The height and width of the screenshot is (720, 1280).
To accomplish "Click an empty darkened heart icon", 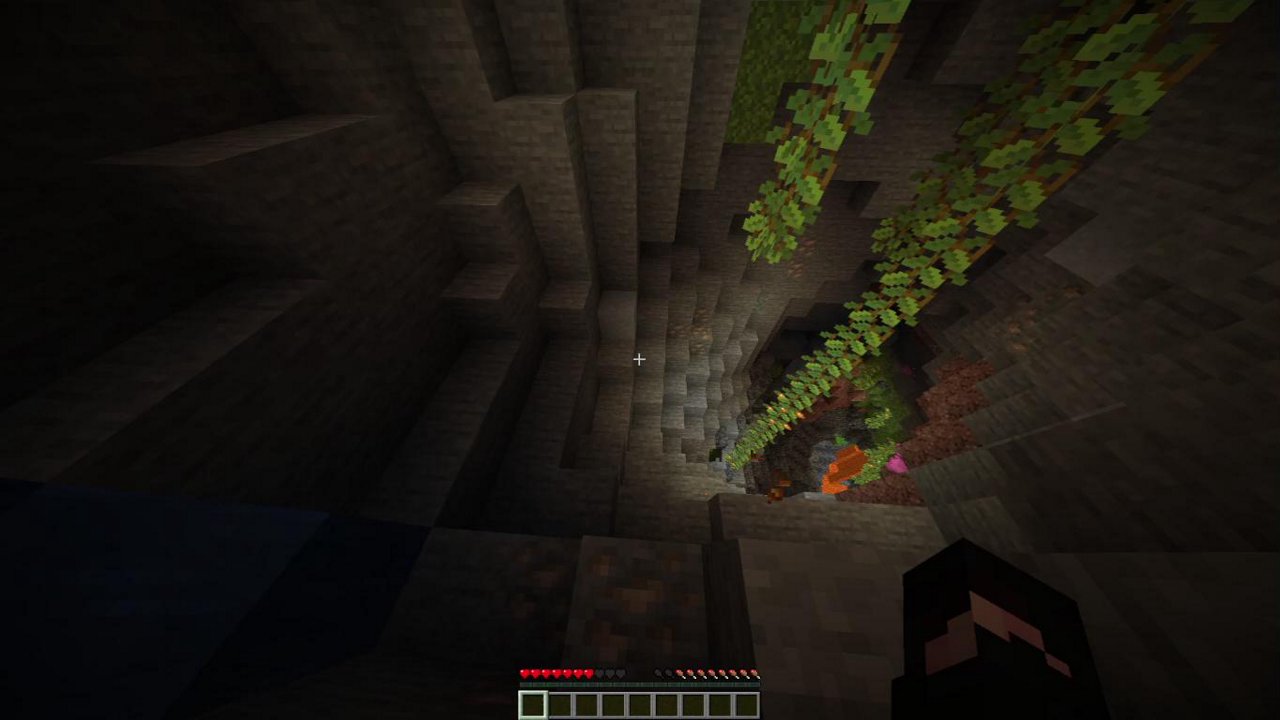I will click(610, 672).
